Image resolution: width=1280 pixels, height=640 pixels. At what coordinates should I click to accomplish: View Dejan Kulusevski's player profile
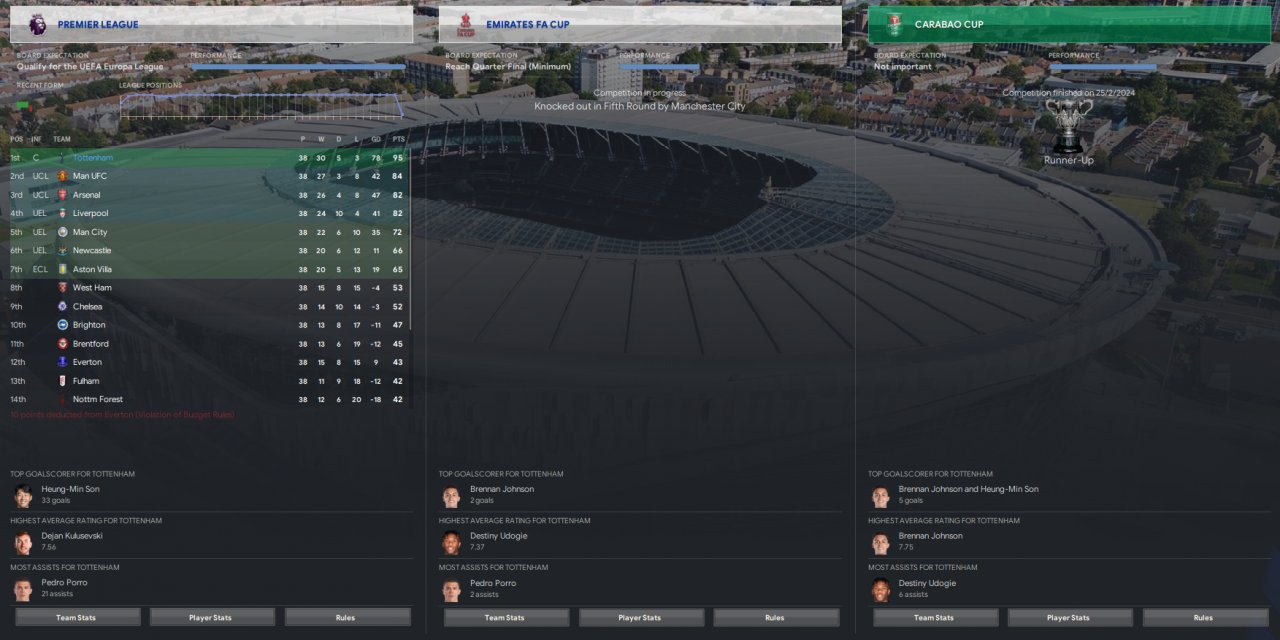pos(71,536)
